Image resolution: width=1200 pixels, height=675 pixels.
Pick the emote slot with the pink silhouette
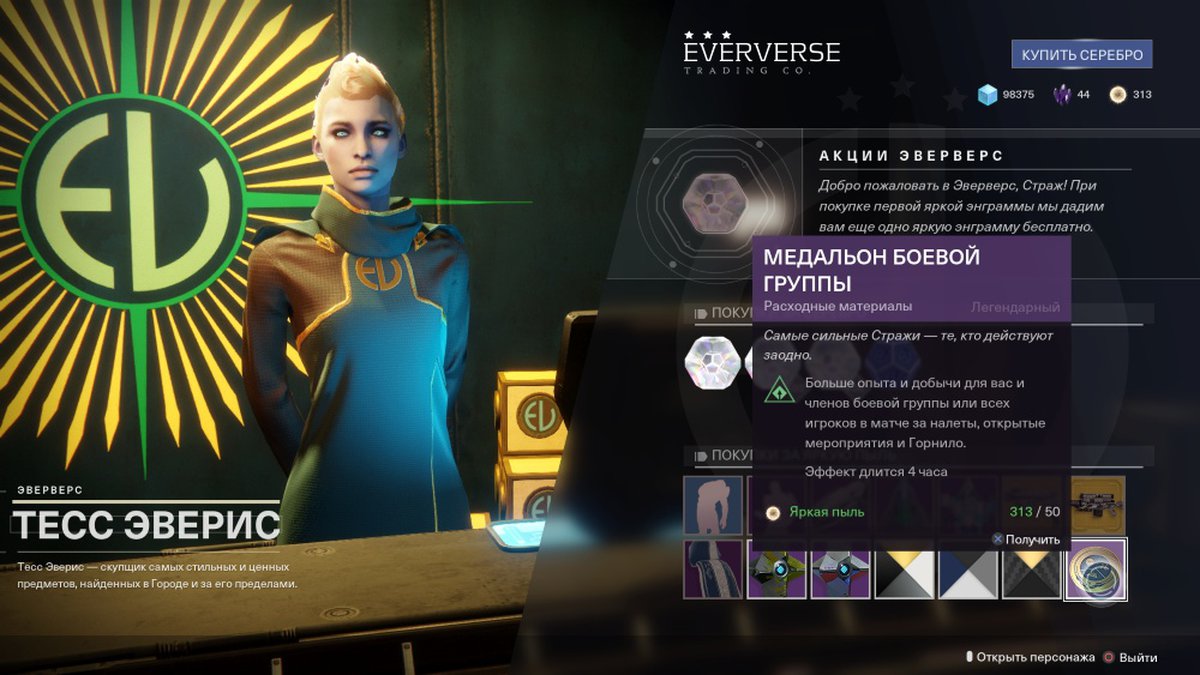click(713, 504)
